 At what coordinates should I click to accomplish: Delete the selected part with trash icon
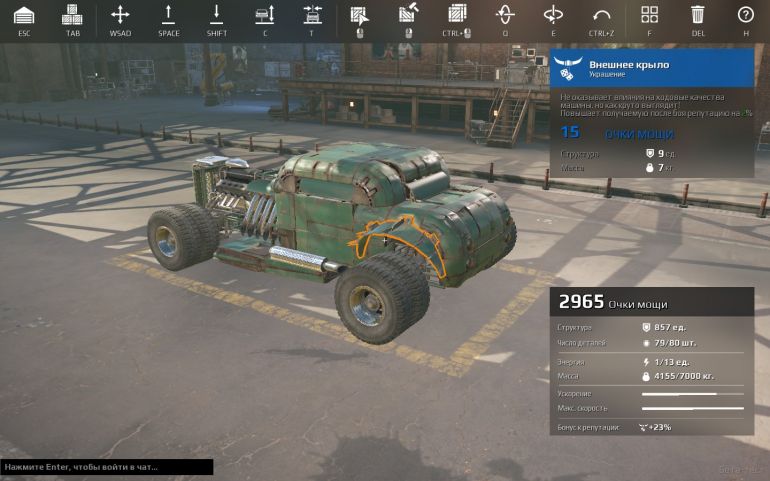point(697,15)
